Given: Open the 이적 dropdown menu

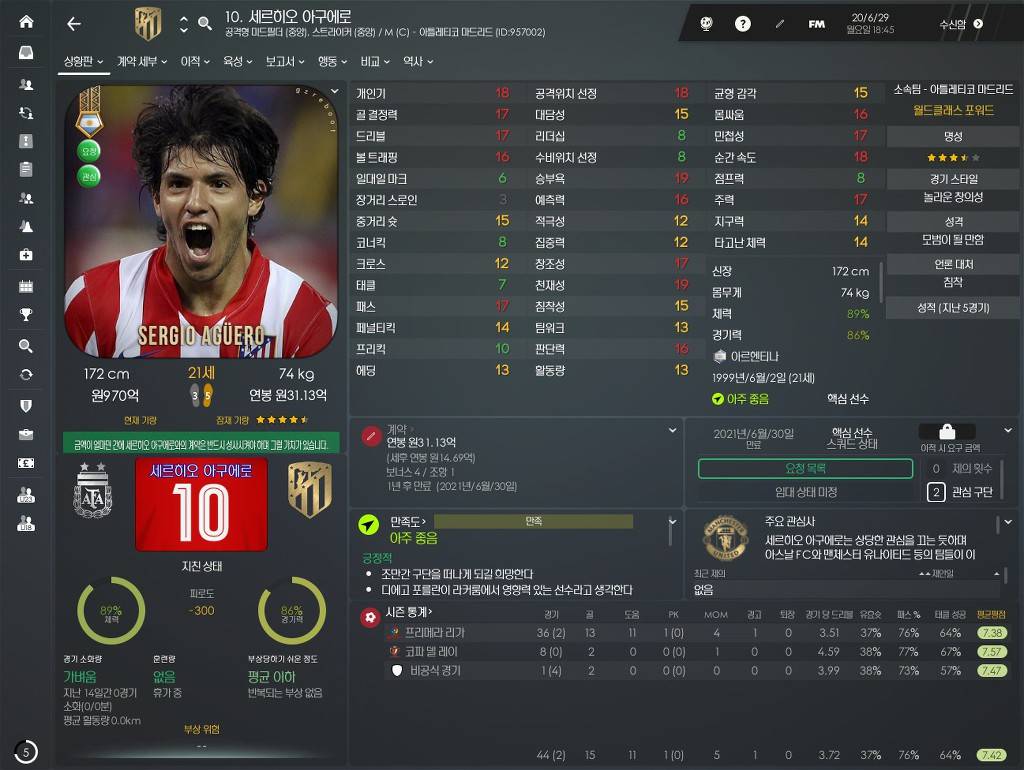Looking at the screenshot, I should 194,62.
